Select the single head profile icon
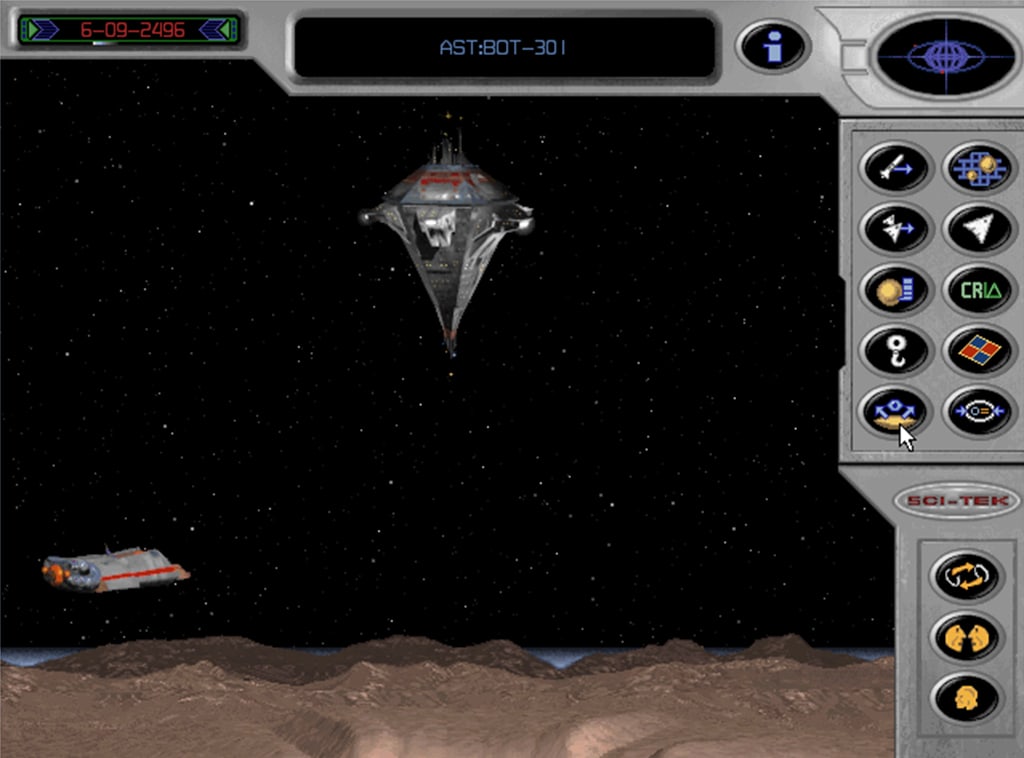Screen dimensions: 1024x758 click(x=966, y=694)
